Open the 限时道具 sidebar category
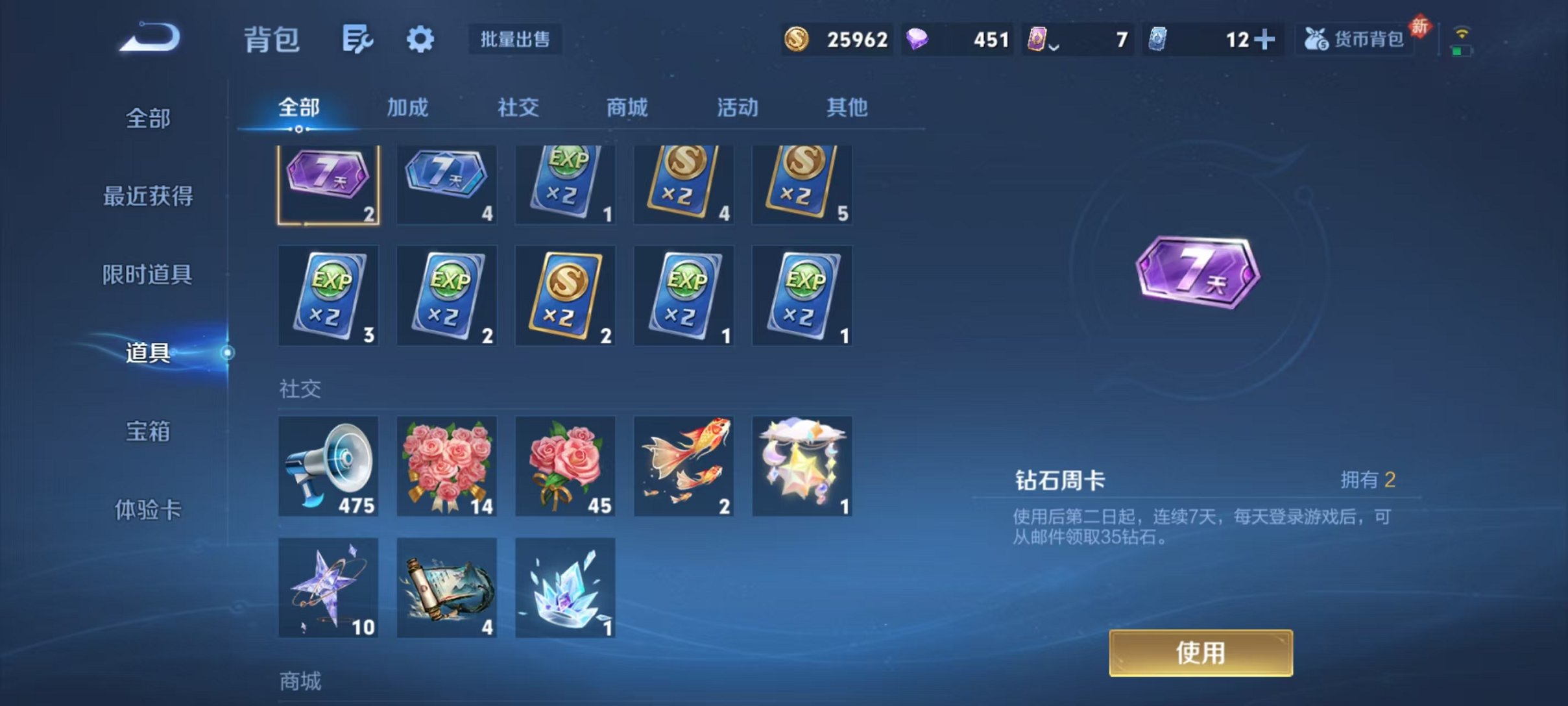Image resolution: width=1568 pixels, height=706 pixels. 149,275
